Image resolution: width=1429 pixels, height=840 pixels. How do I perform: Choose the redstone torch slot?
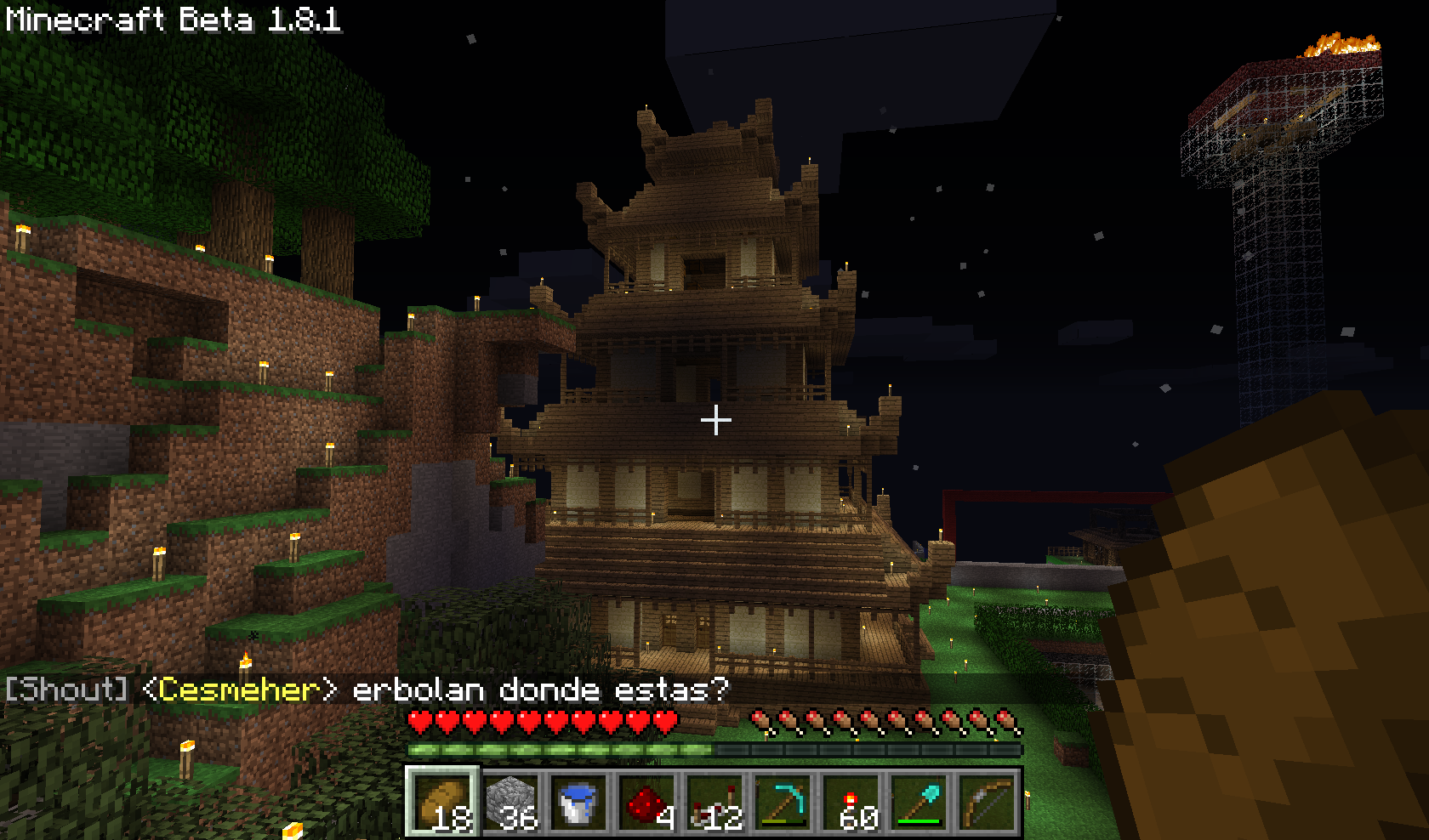[851, 802]
